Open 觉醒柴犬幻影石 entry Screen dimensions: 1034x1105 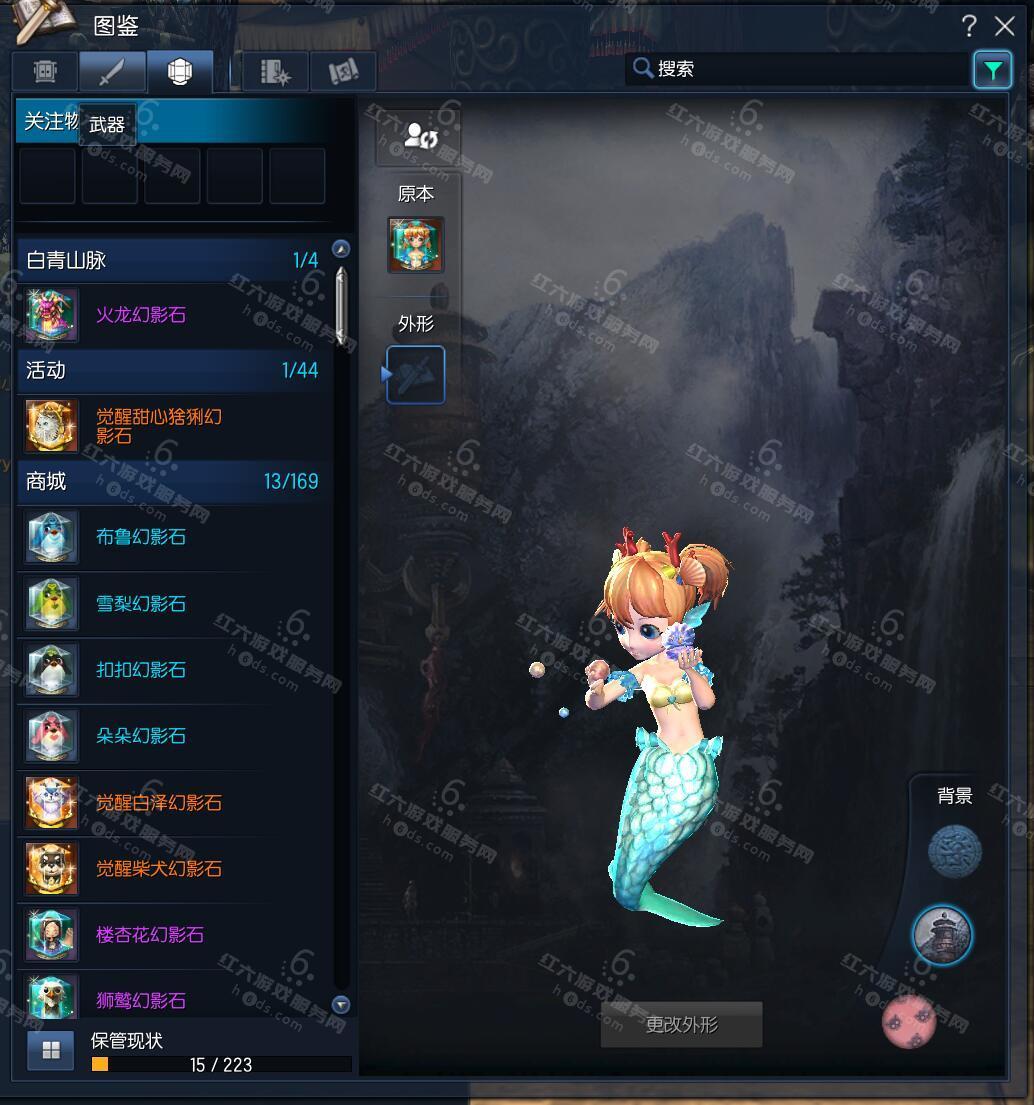click(x=158, y=868)
